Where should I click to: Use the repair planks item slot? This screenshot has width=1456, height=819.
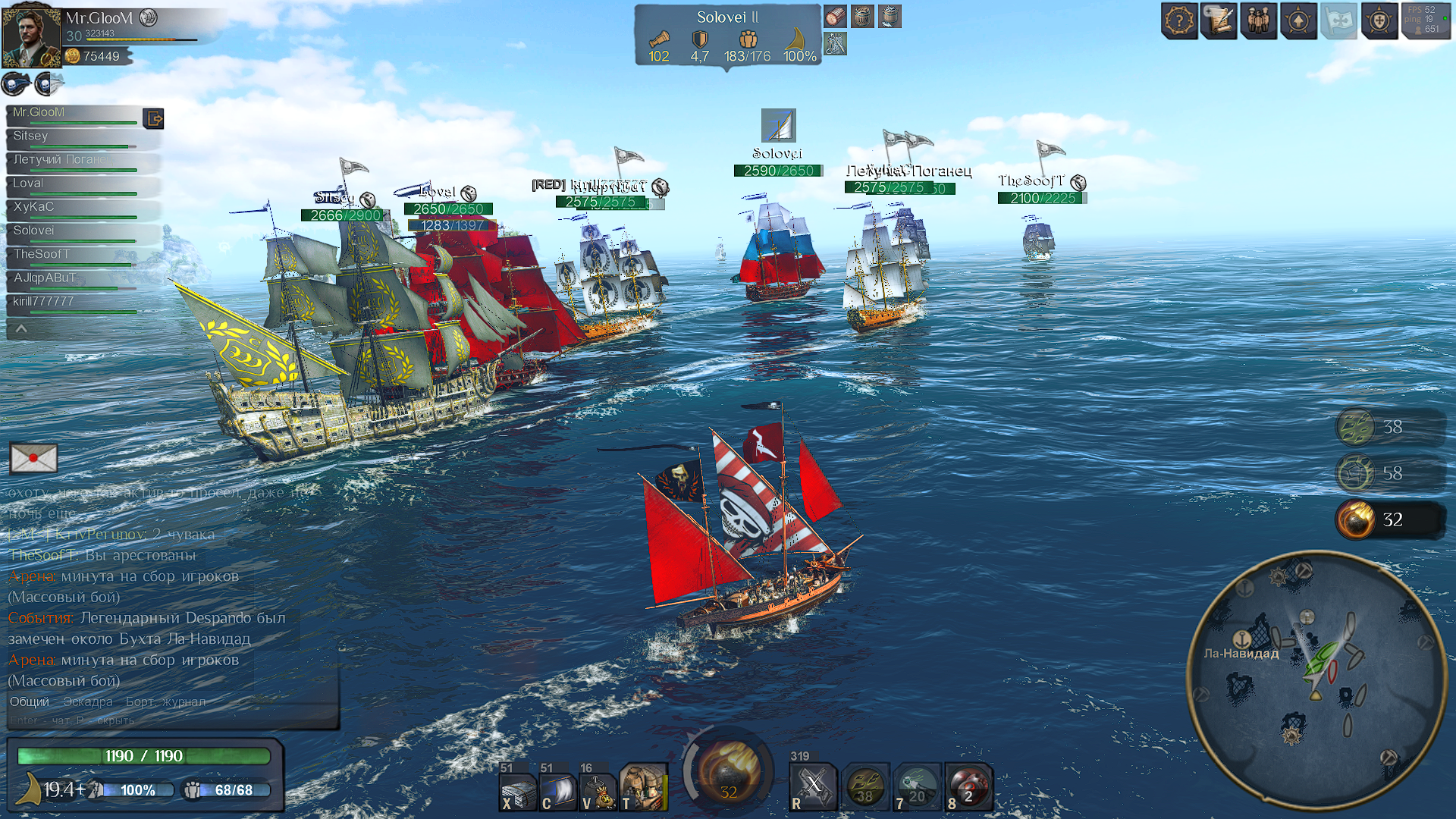(519, 789)
